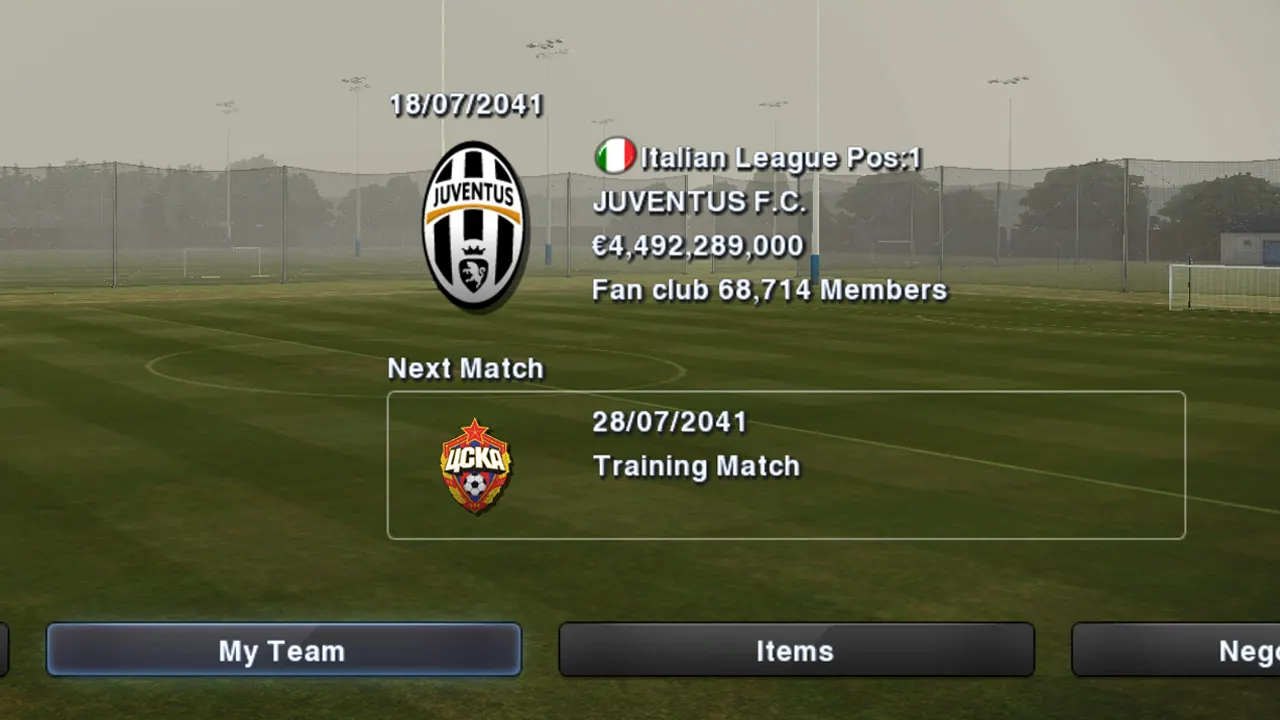Expand the Next Match panel
This screenshot has height=720, width=1280.
[786, 464]
